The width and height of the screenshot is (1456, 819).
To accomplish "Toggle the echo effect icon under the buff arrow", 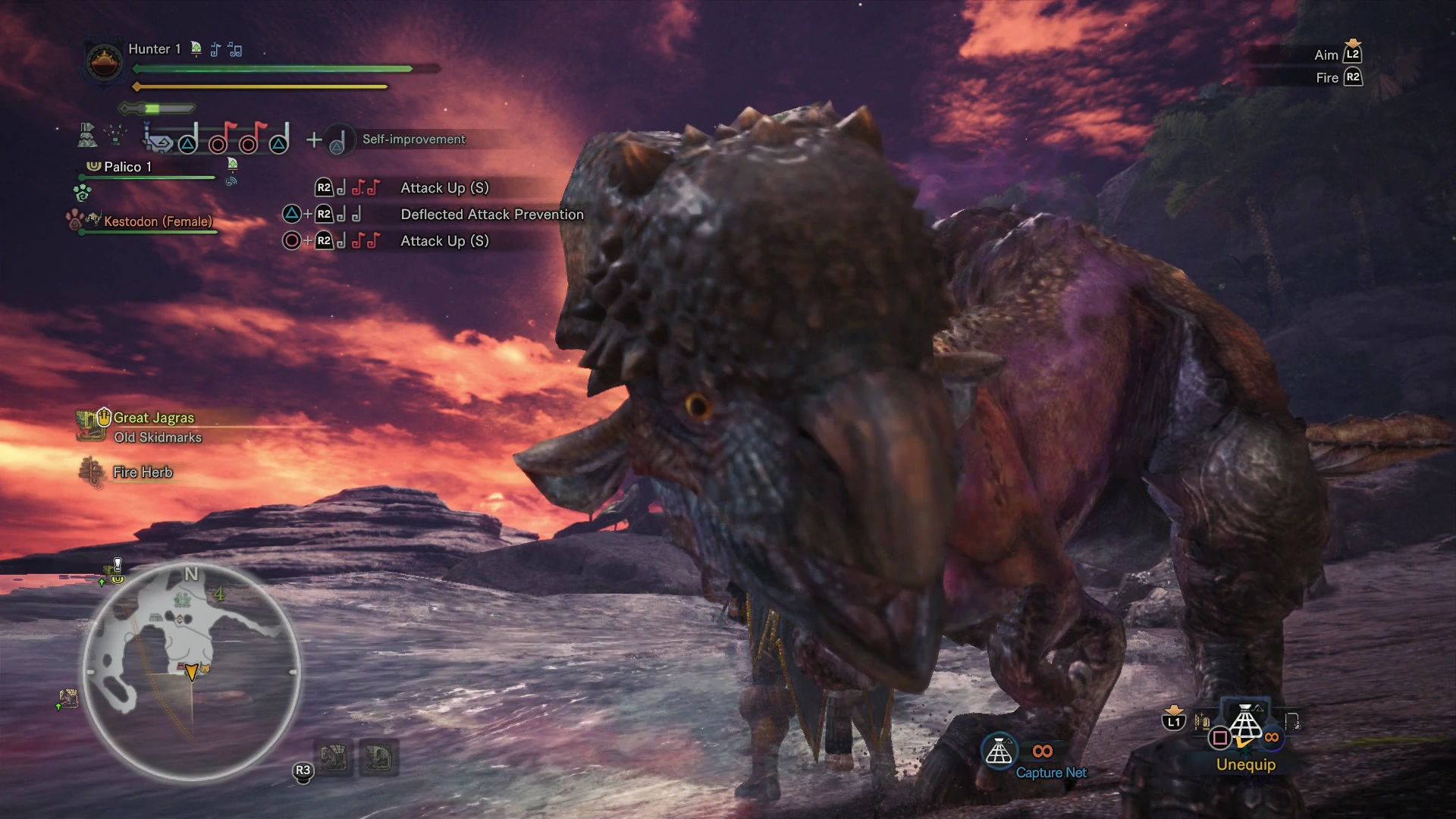I will 231,180.
